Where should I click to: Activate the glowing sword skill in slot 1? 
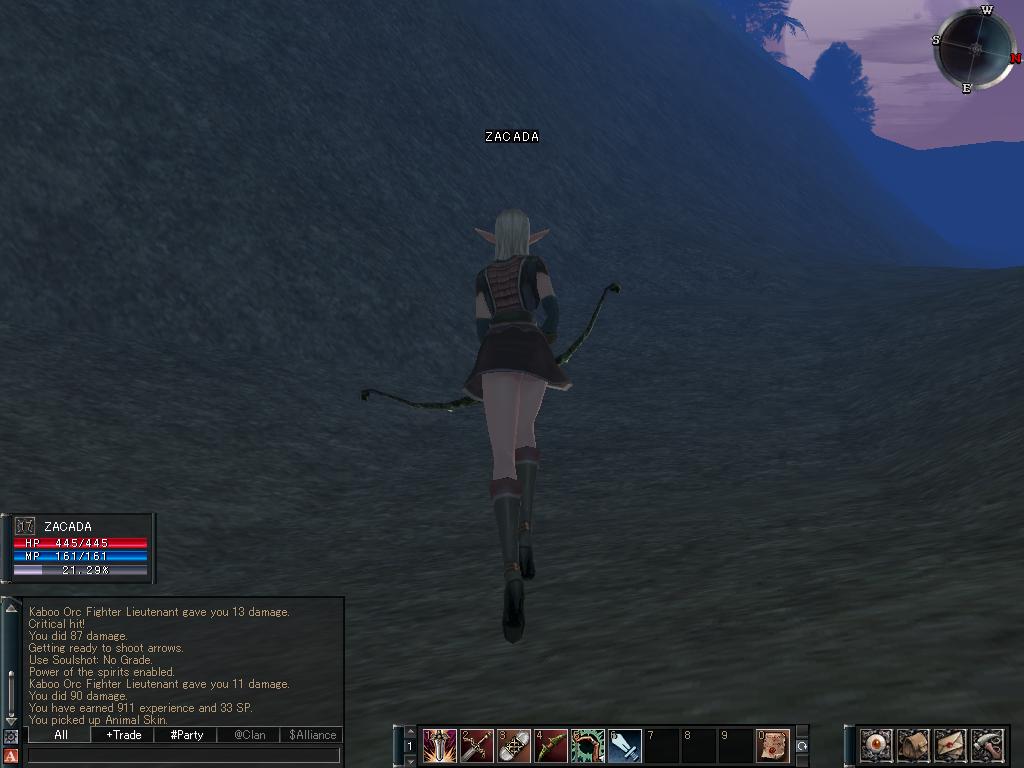[x=439, y=745]
